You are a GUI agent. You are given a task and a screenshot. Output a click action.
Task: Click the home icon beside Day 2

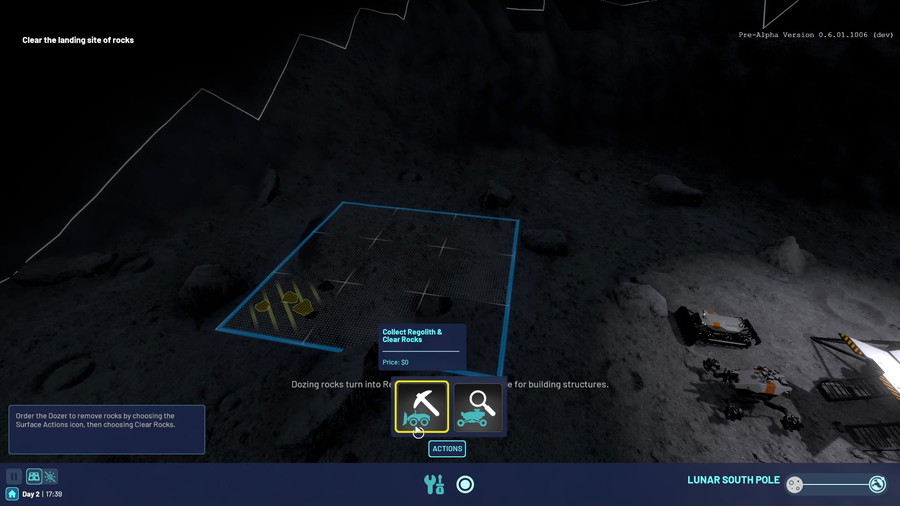12,494
